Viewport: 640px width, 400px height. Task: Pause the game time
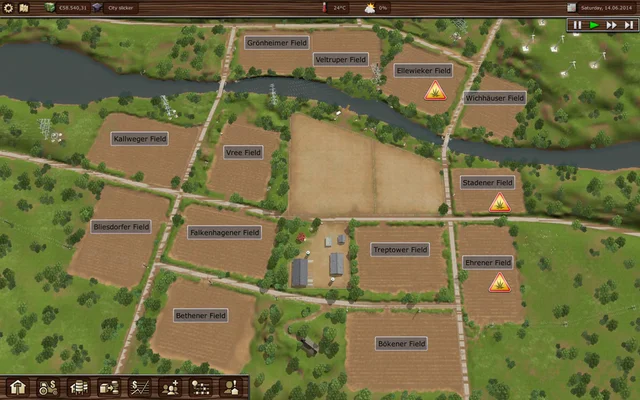[x=577, y=25]
